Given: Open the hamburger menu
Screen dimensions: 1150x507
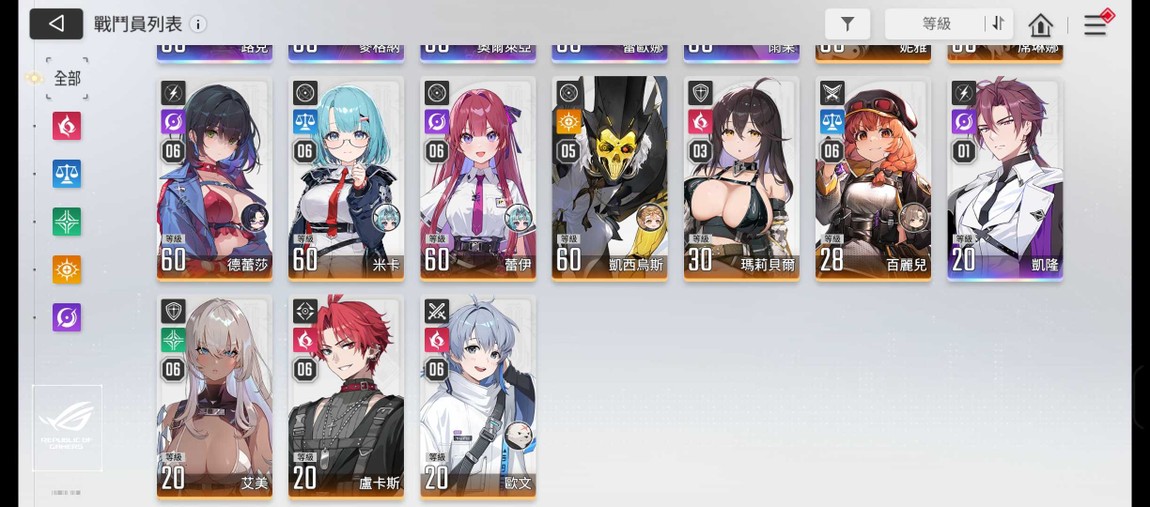Looking at the screenshot, I should point(1095,25).
